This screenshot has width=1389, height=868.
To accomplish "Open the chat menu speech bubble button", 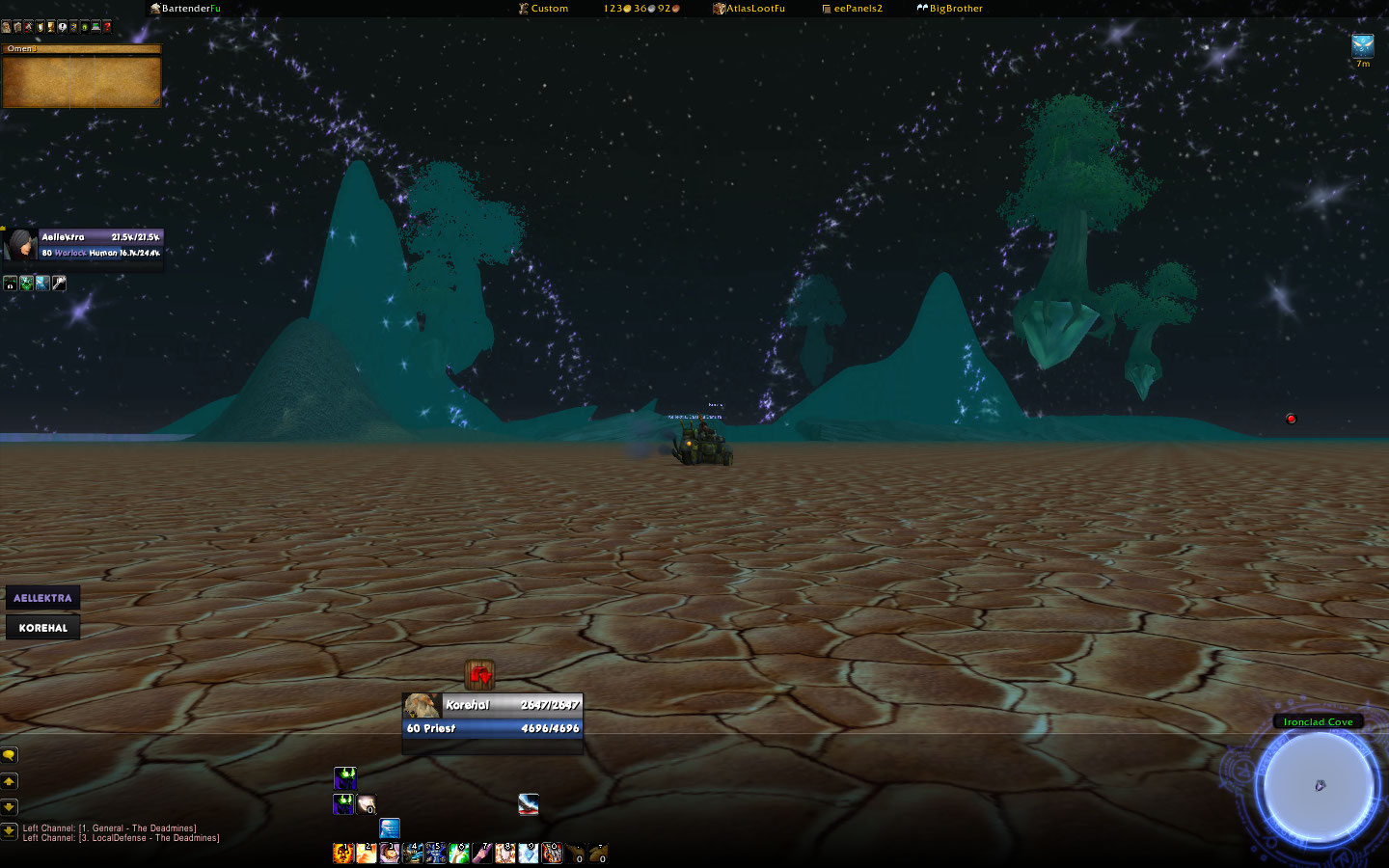I will [9, 755].
